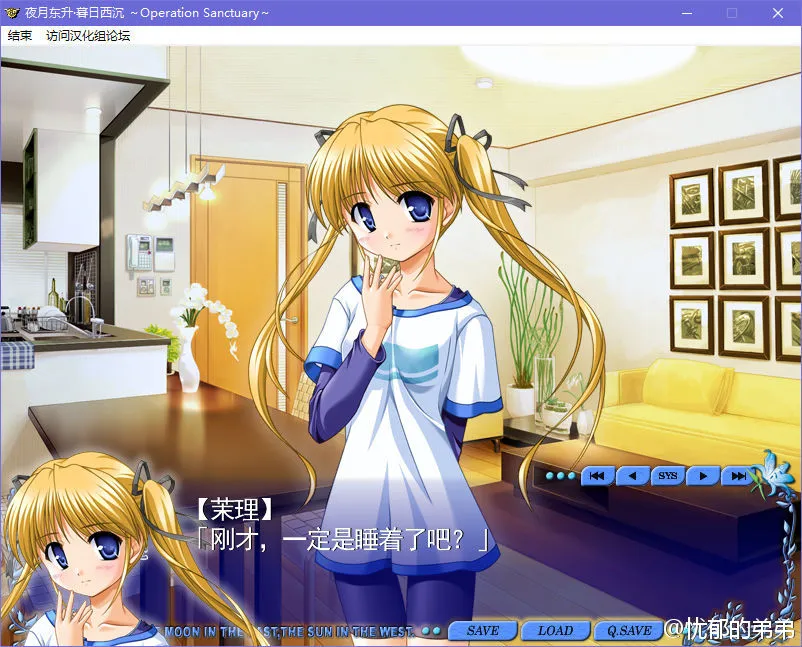This screenshot has width=802, height=647.
Task: Open the 访问汉化组论坛 forum link menu
Action: [x=88, y=35]
